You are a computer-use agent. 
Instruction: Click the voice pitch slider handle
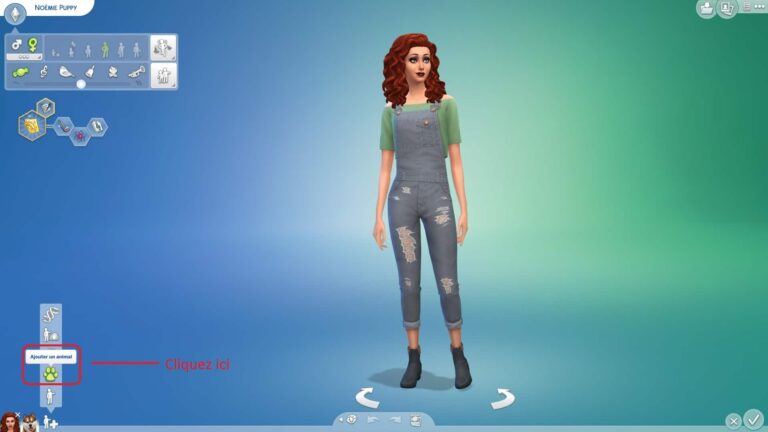point(81,84)
